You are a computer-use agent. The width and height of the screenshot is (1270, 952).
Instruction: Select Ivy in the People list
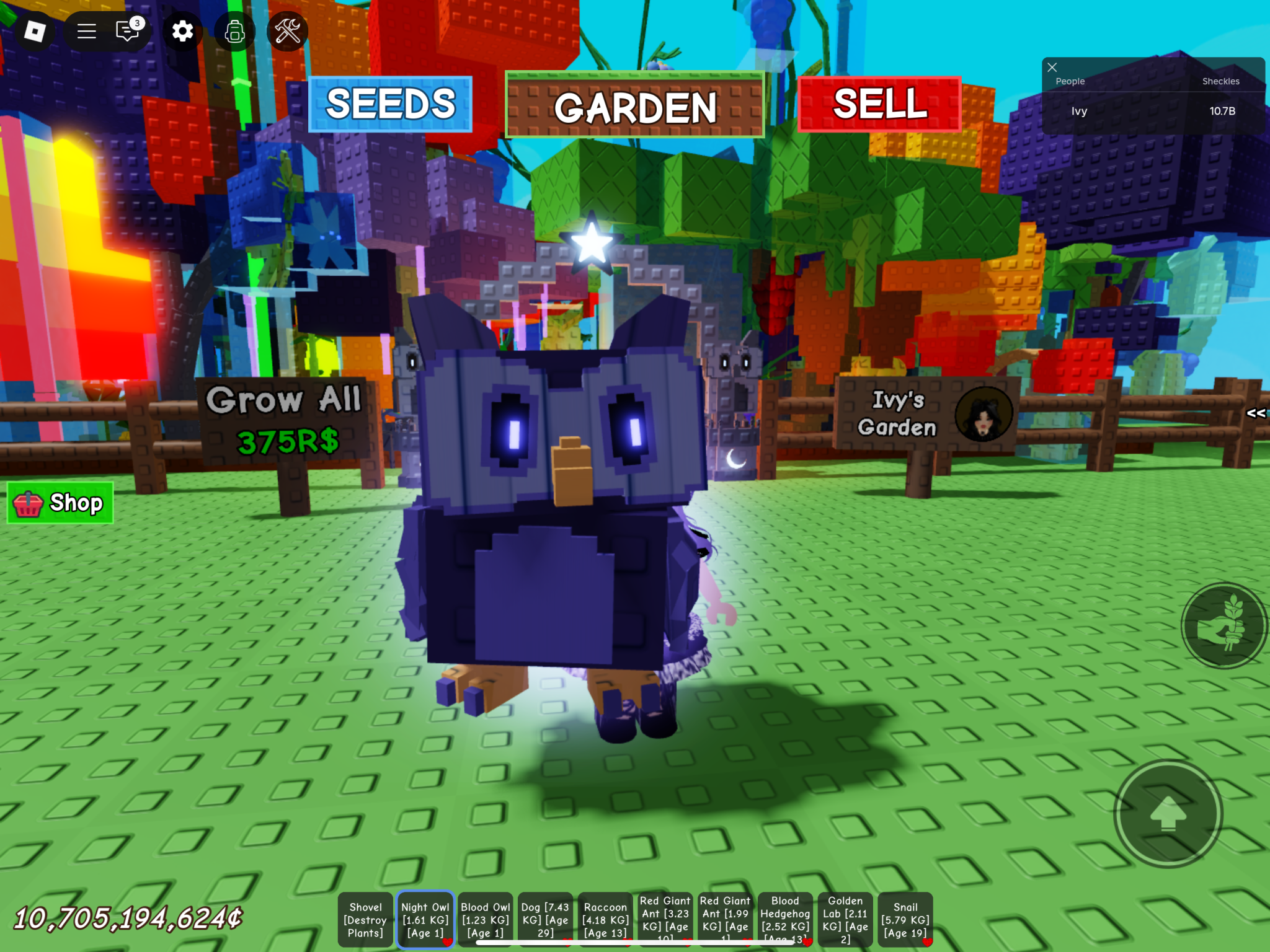[x=1079, y=111]
